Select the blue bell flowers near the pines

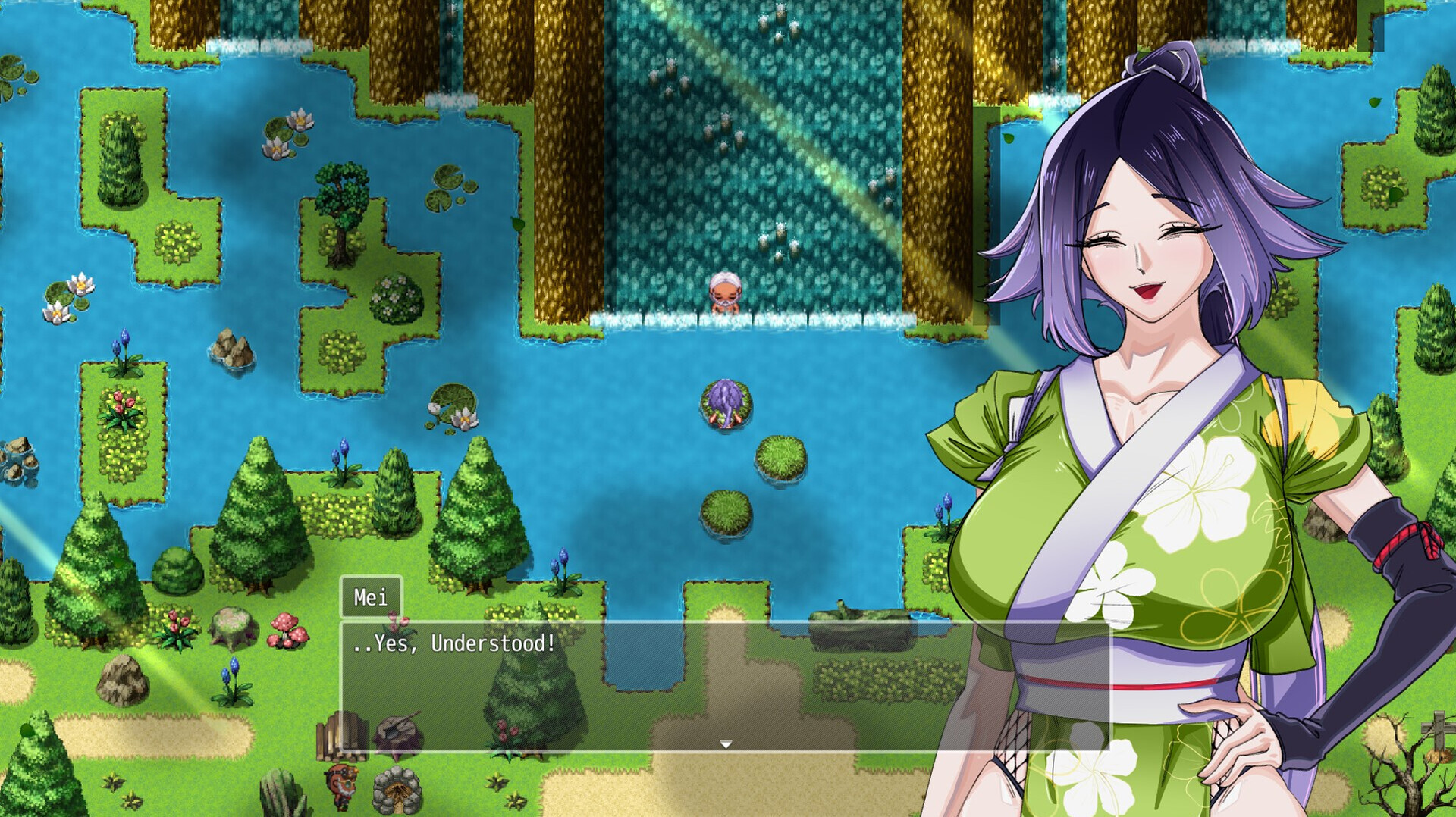560,561
